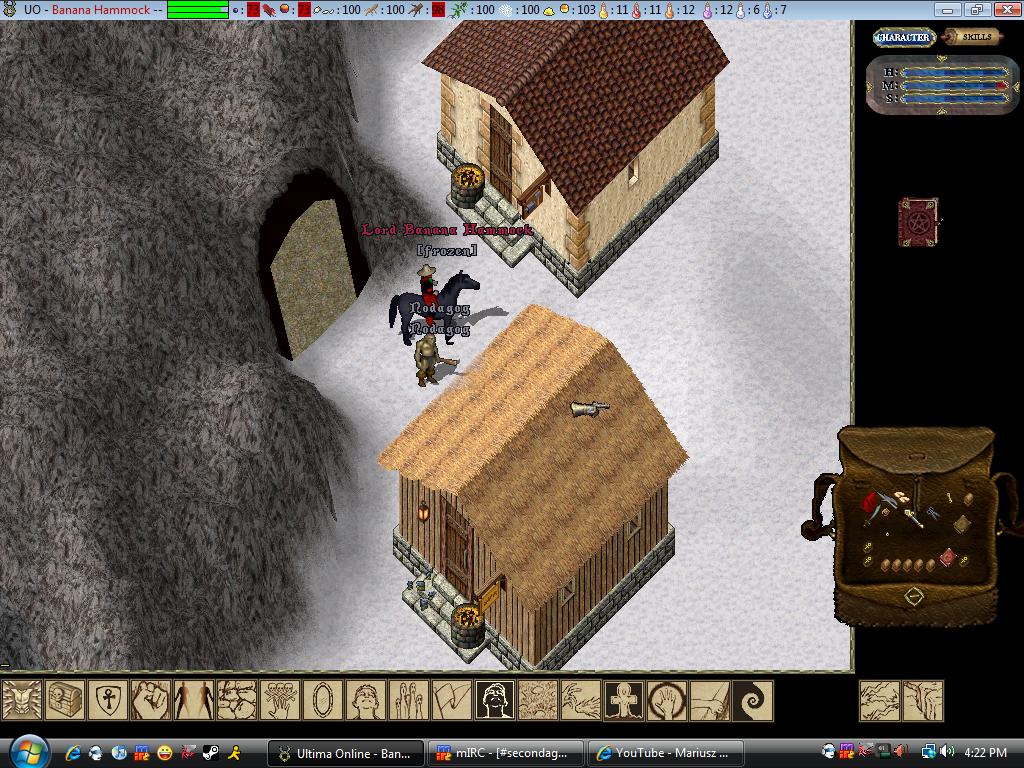Use the upturned face icon
This screenshot has height=768, width=1024.
click(x=366, y=700)
